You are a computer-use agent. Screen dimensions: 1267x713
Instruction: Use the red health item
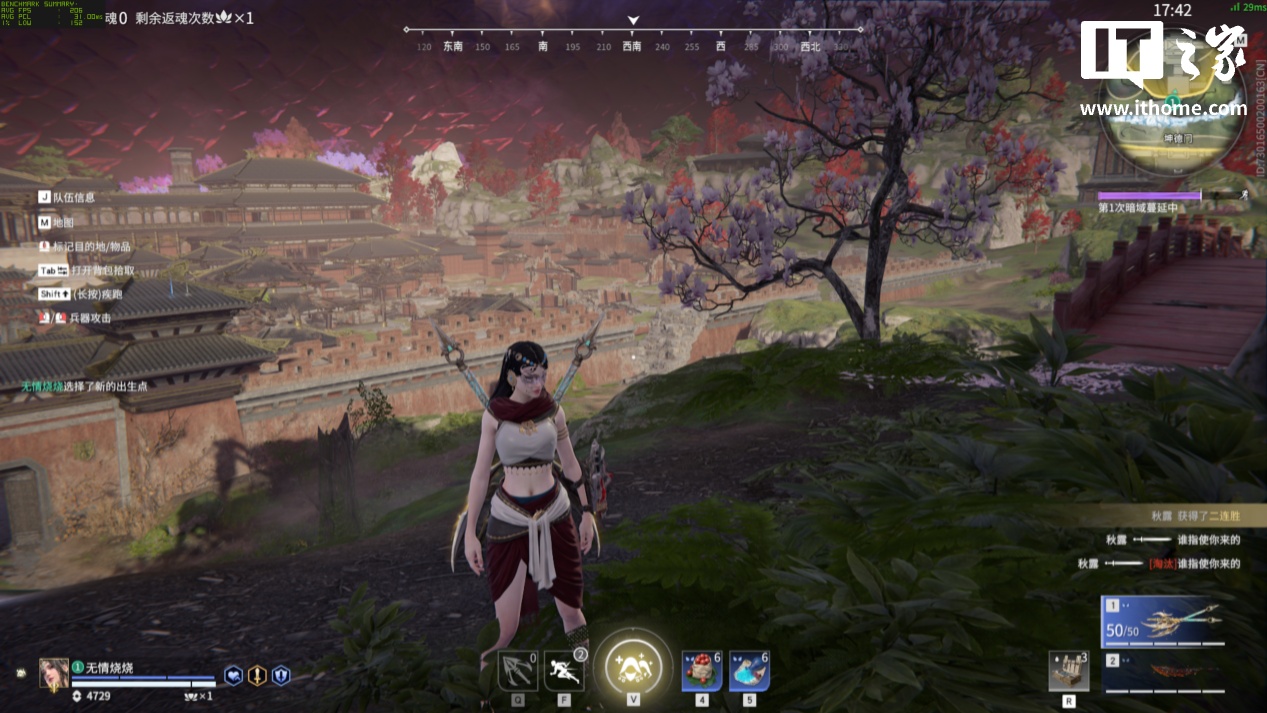(702, 670)
